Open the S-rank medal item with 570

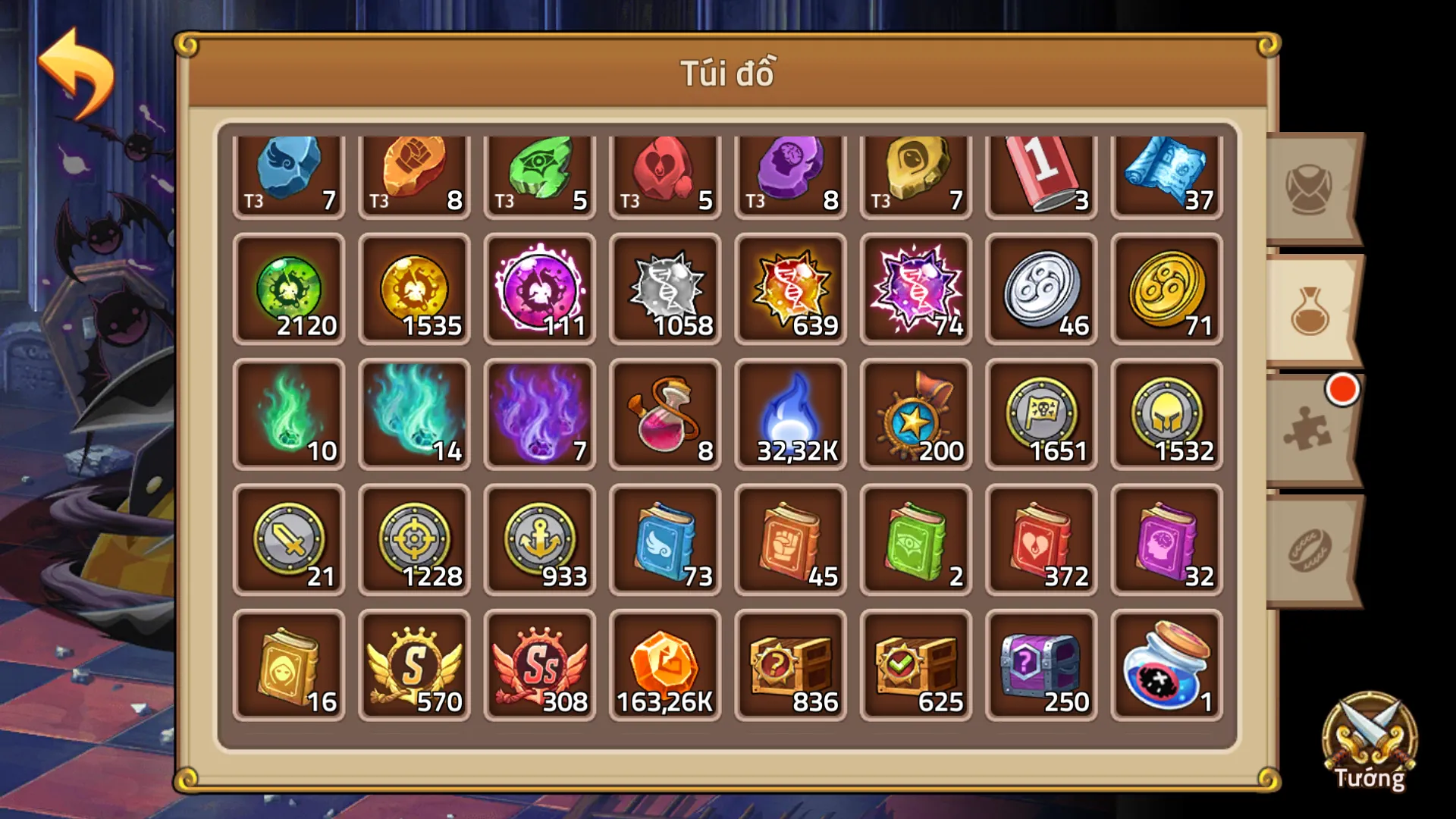414,664
